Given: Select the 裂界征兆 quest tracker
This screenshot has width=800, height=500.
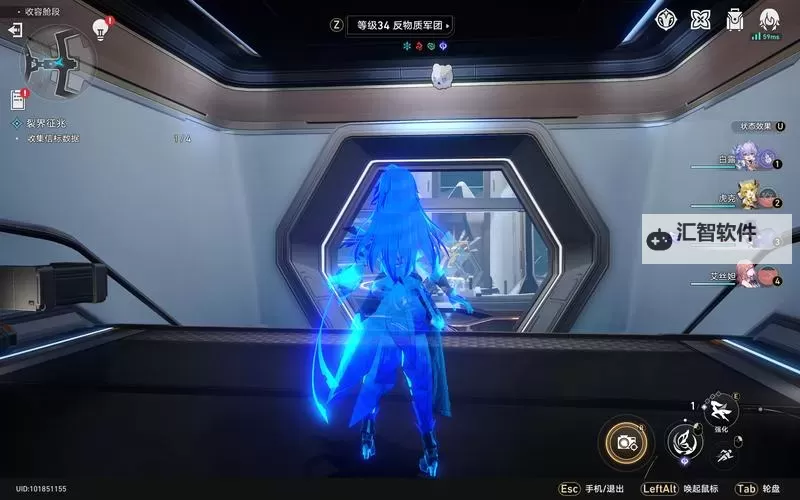Looking at the screenshot, I should click(47, 123).
